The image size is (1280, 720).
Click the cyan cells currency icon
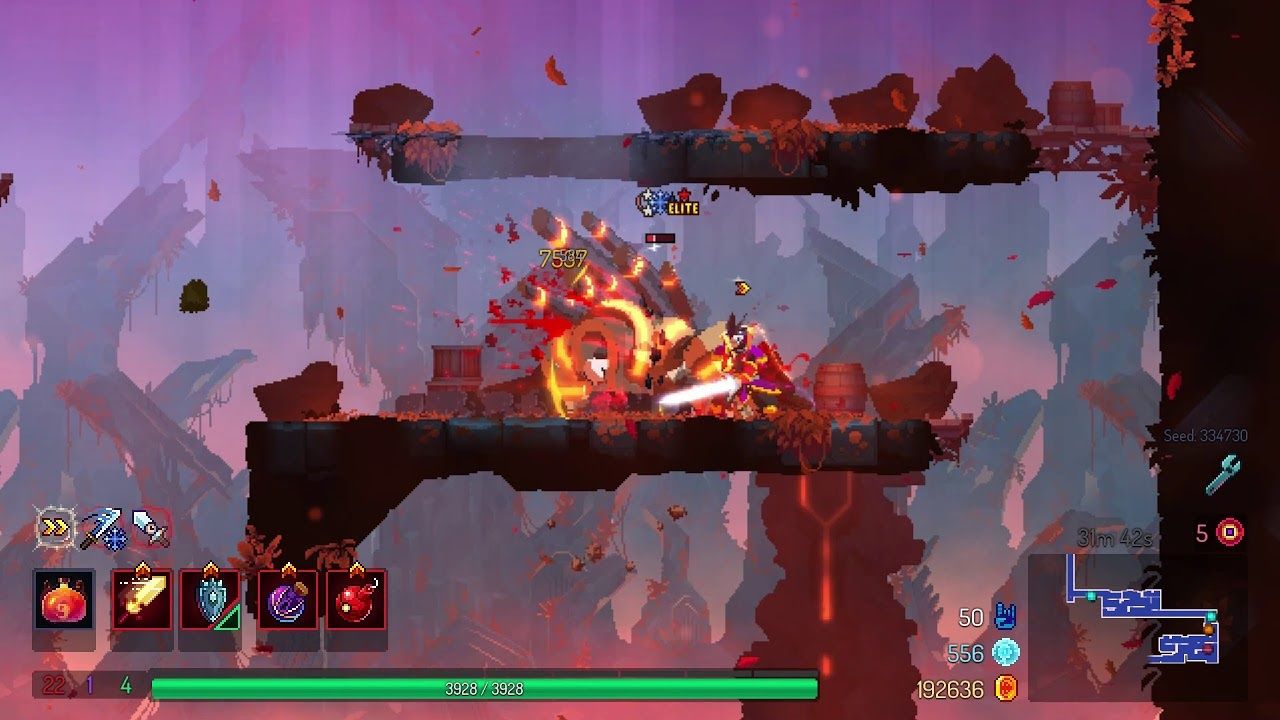tap(1005, 653)
